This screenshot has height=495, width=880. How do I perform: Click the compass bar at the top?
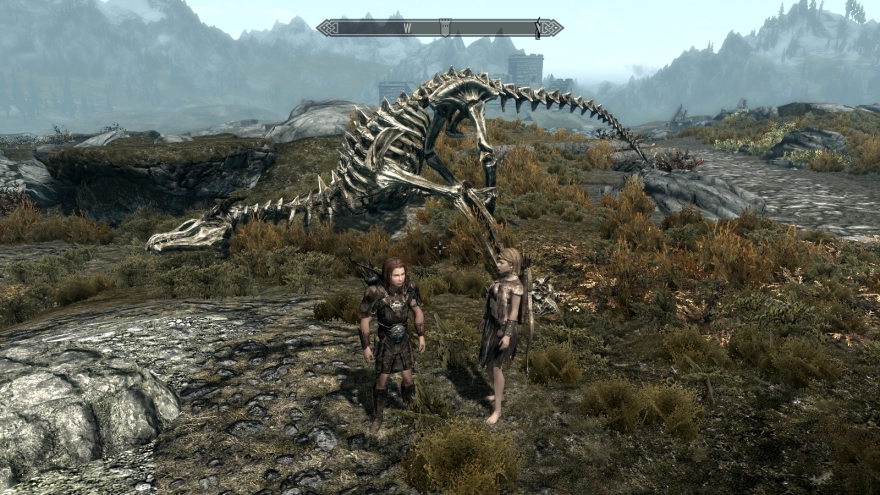440,28
